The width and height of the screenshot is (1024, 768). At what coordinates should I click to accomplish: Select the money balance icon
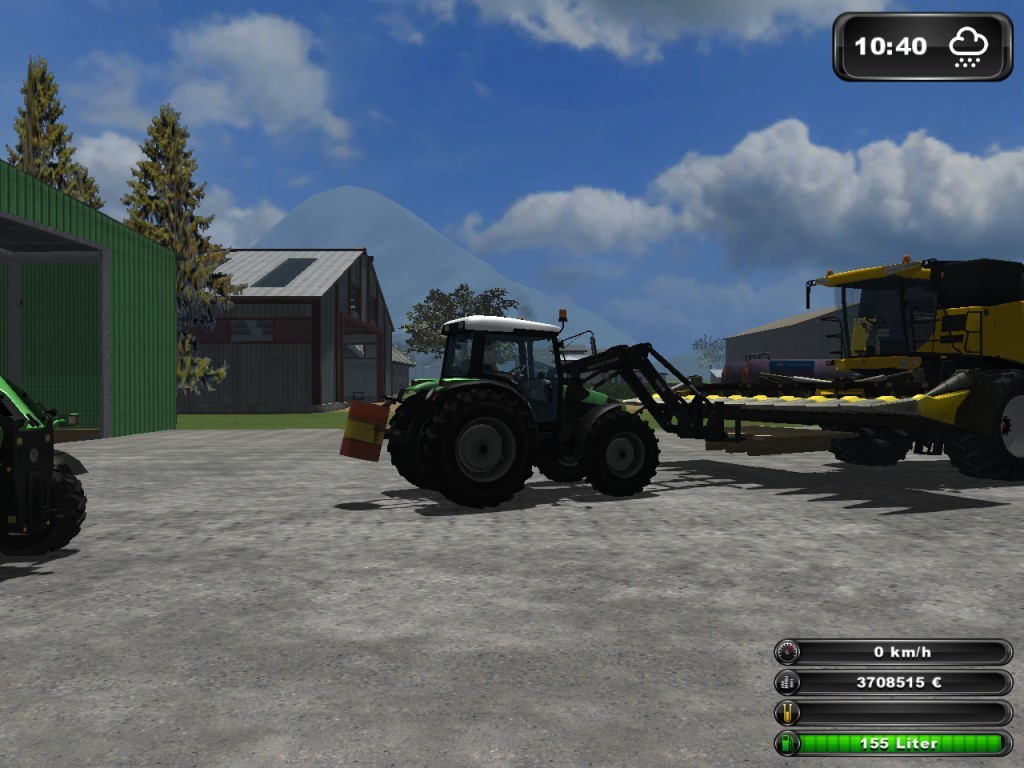click(x=788, y=683)
